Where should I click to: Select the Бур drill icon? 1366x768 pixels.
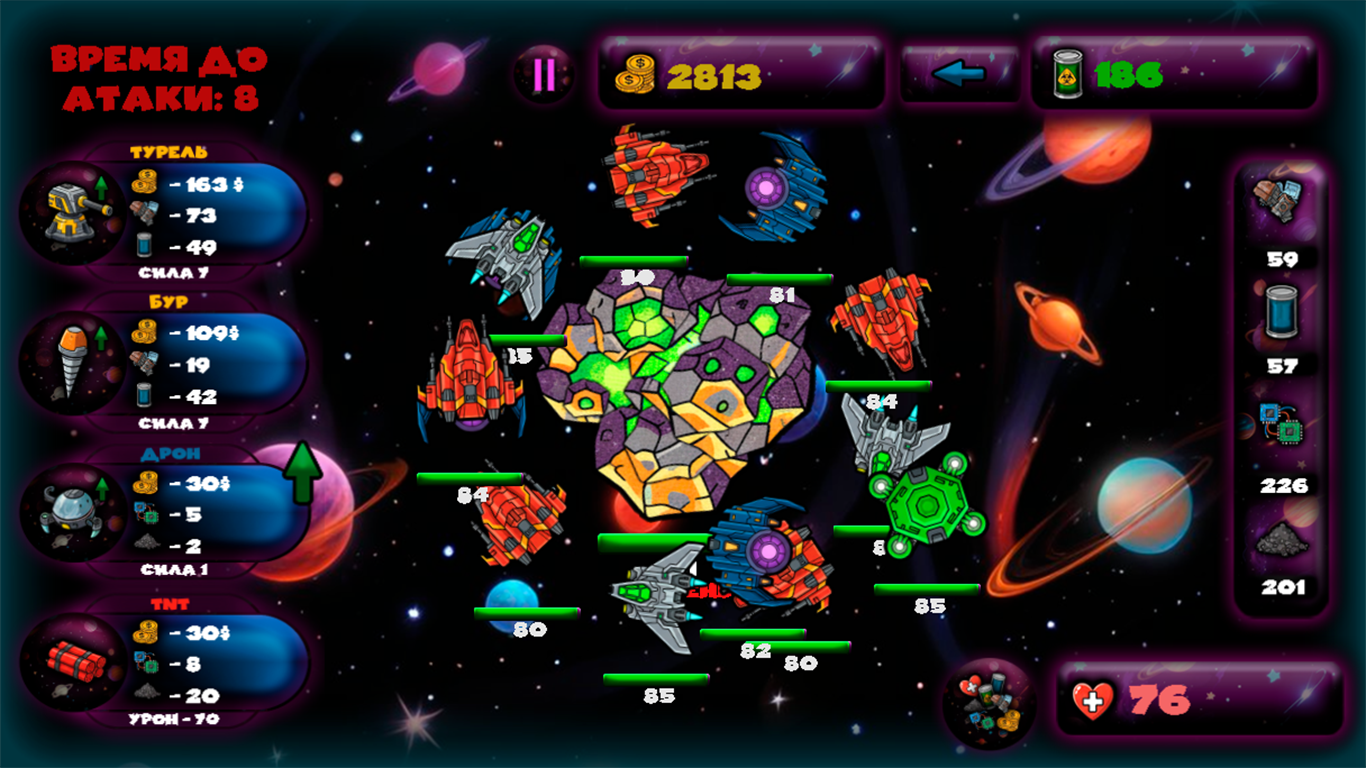coord(70,363)
